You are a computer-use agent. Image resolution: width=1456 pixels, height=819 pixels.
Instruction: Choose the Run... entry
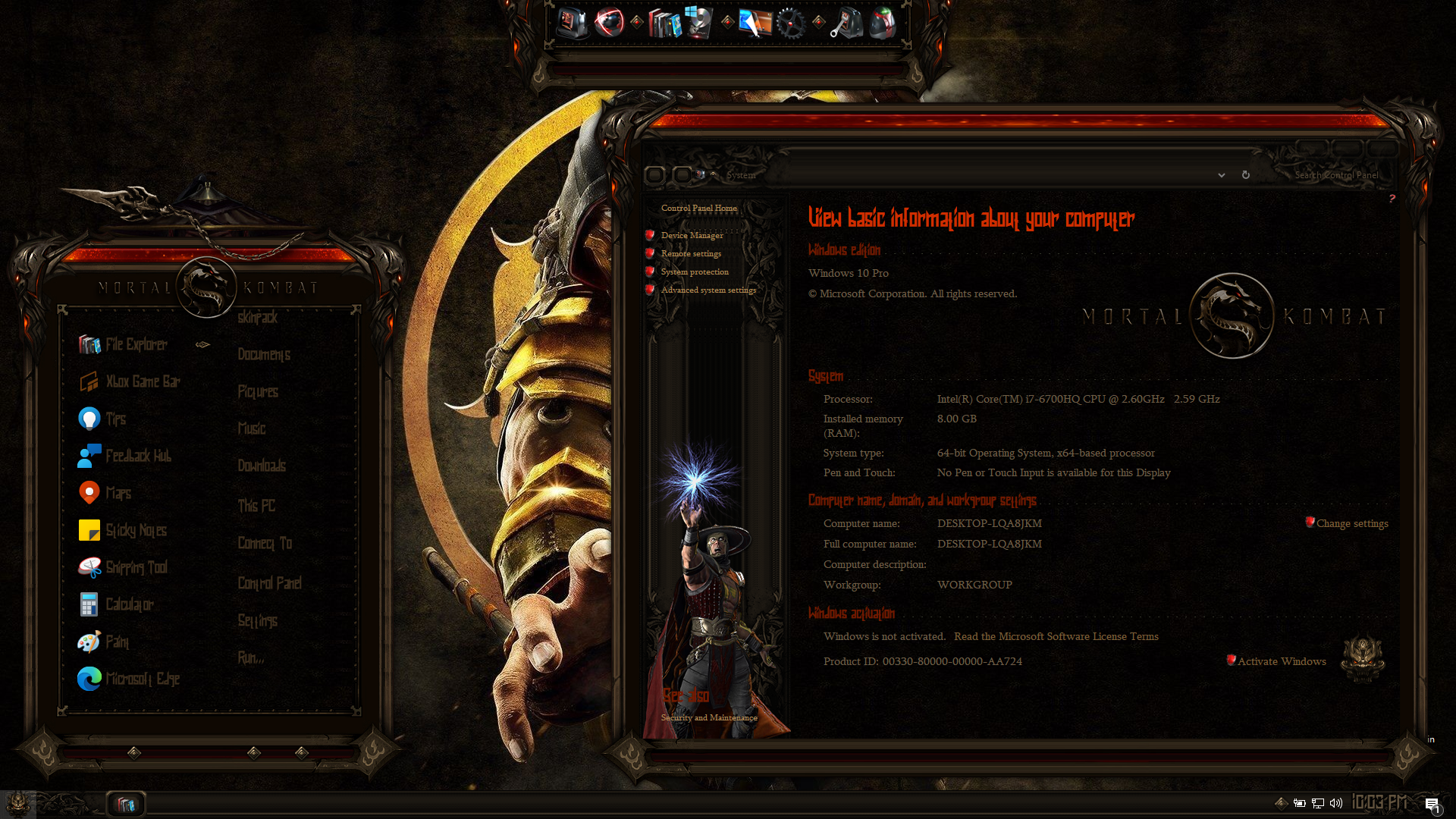click(x=251, y=657)
